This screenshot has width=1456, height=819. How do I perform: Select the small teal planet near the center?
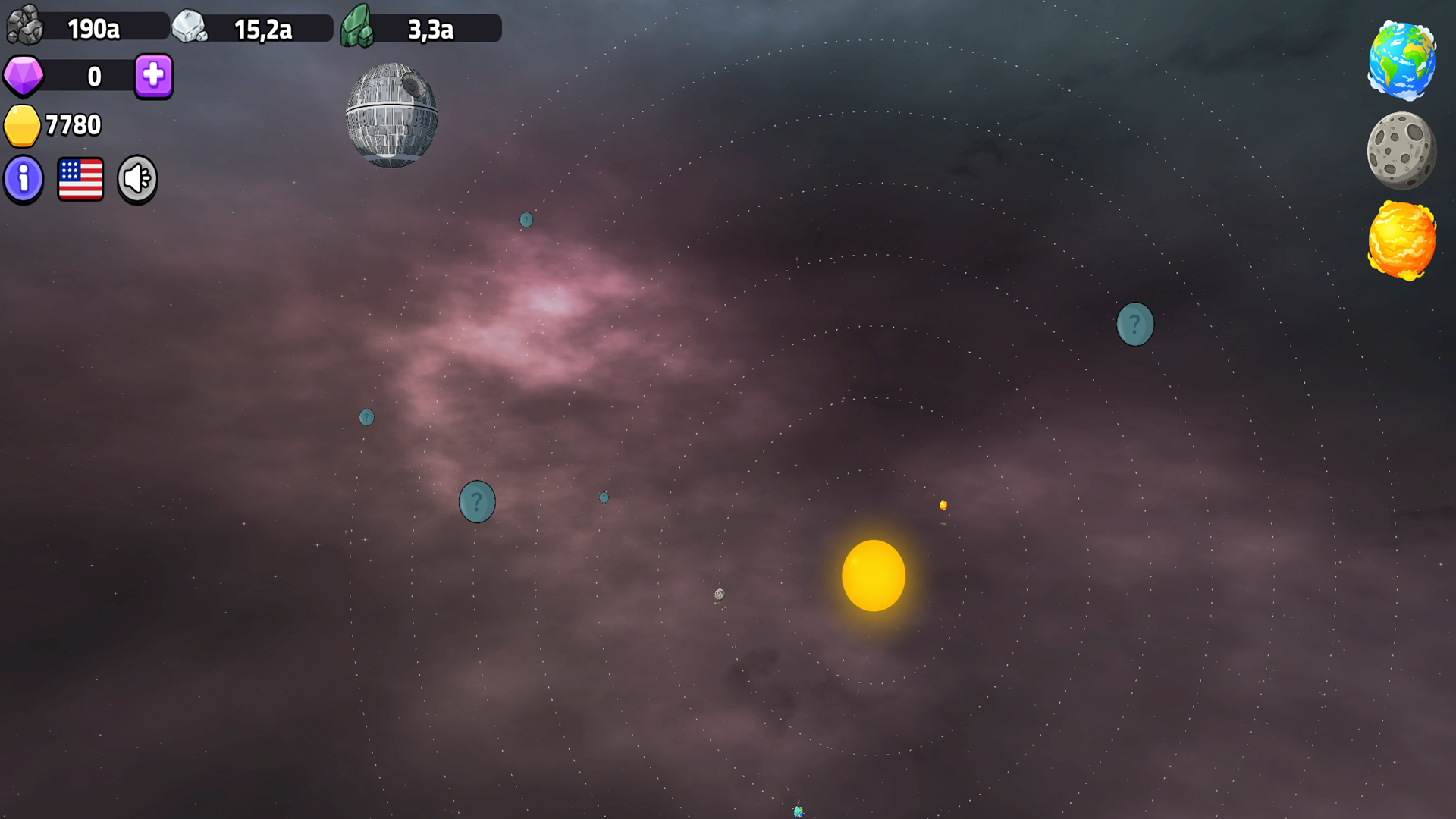pos(603,497)
